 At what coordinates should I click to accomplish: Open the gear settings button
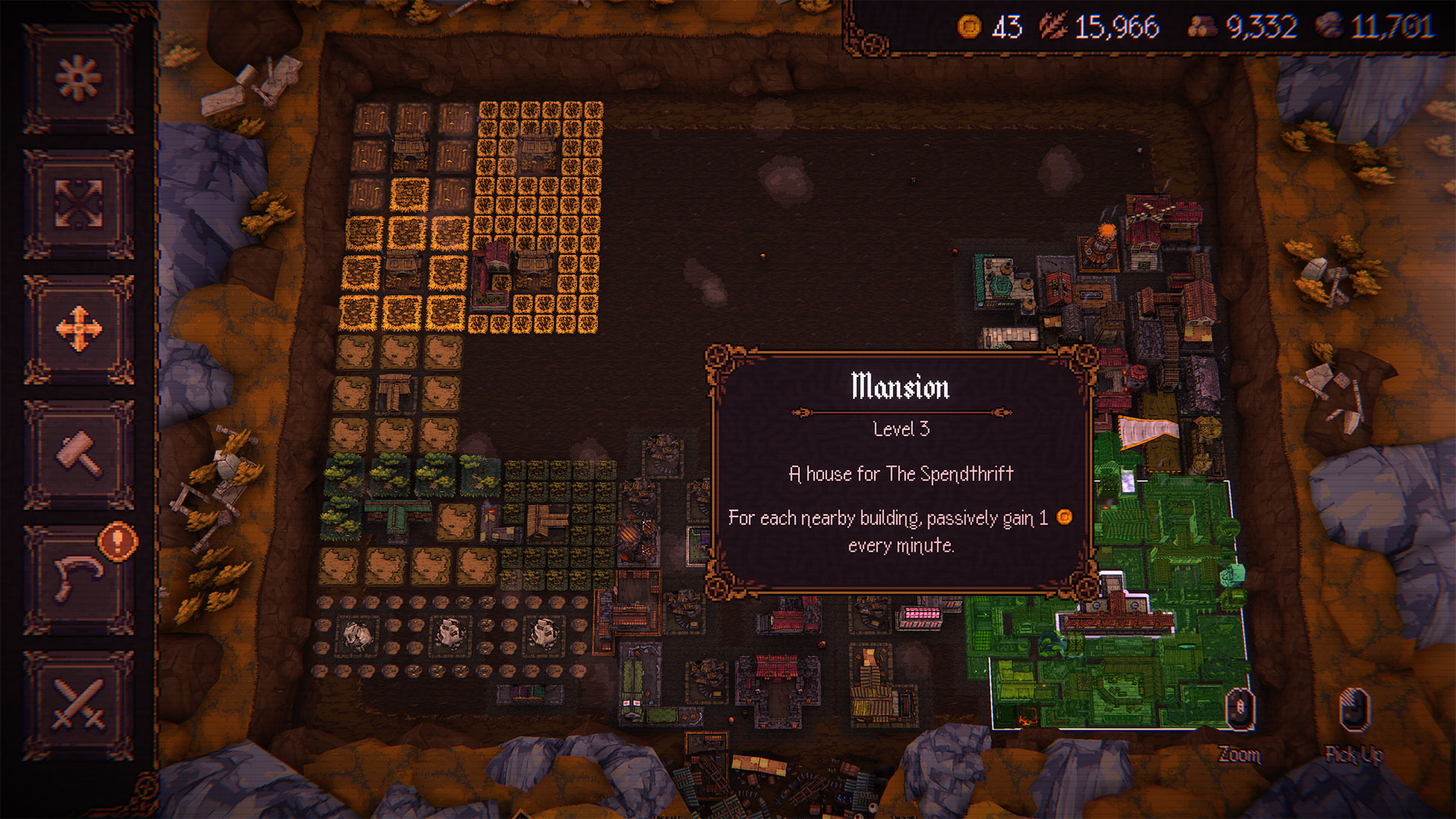point(79,78)
